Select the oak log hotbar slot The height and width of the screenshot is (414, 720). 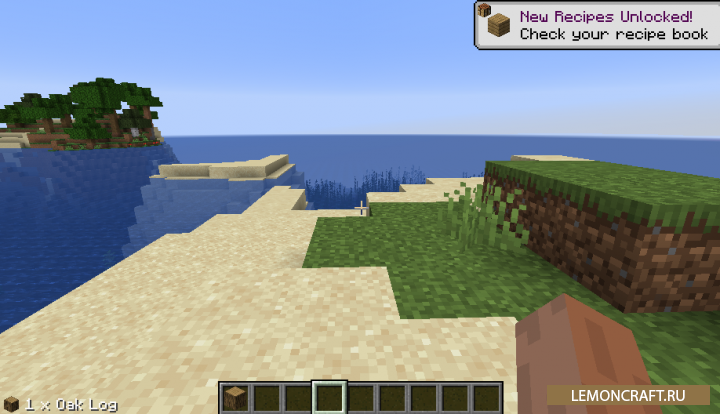[x=235, y=396]
